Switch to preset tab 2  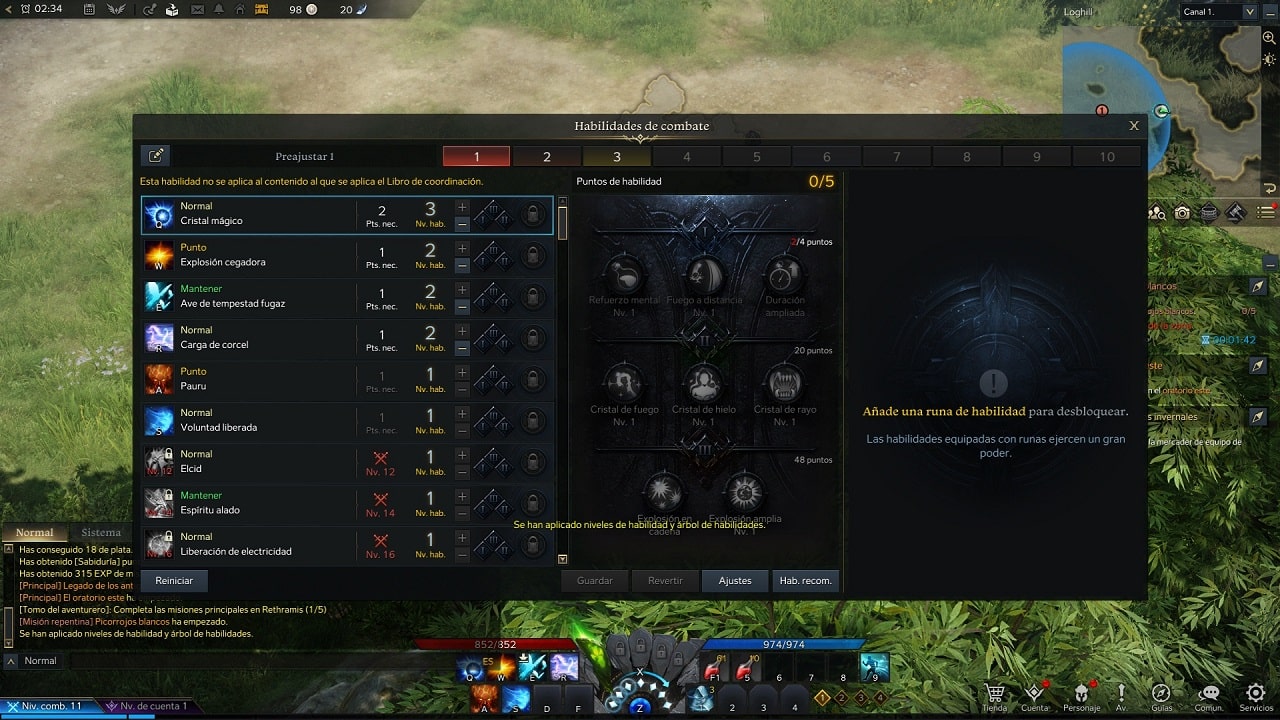pyautogui.click(x=546, y=157)
